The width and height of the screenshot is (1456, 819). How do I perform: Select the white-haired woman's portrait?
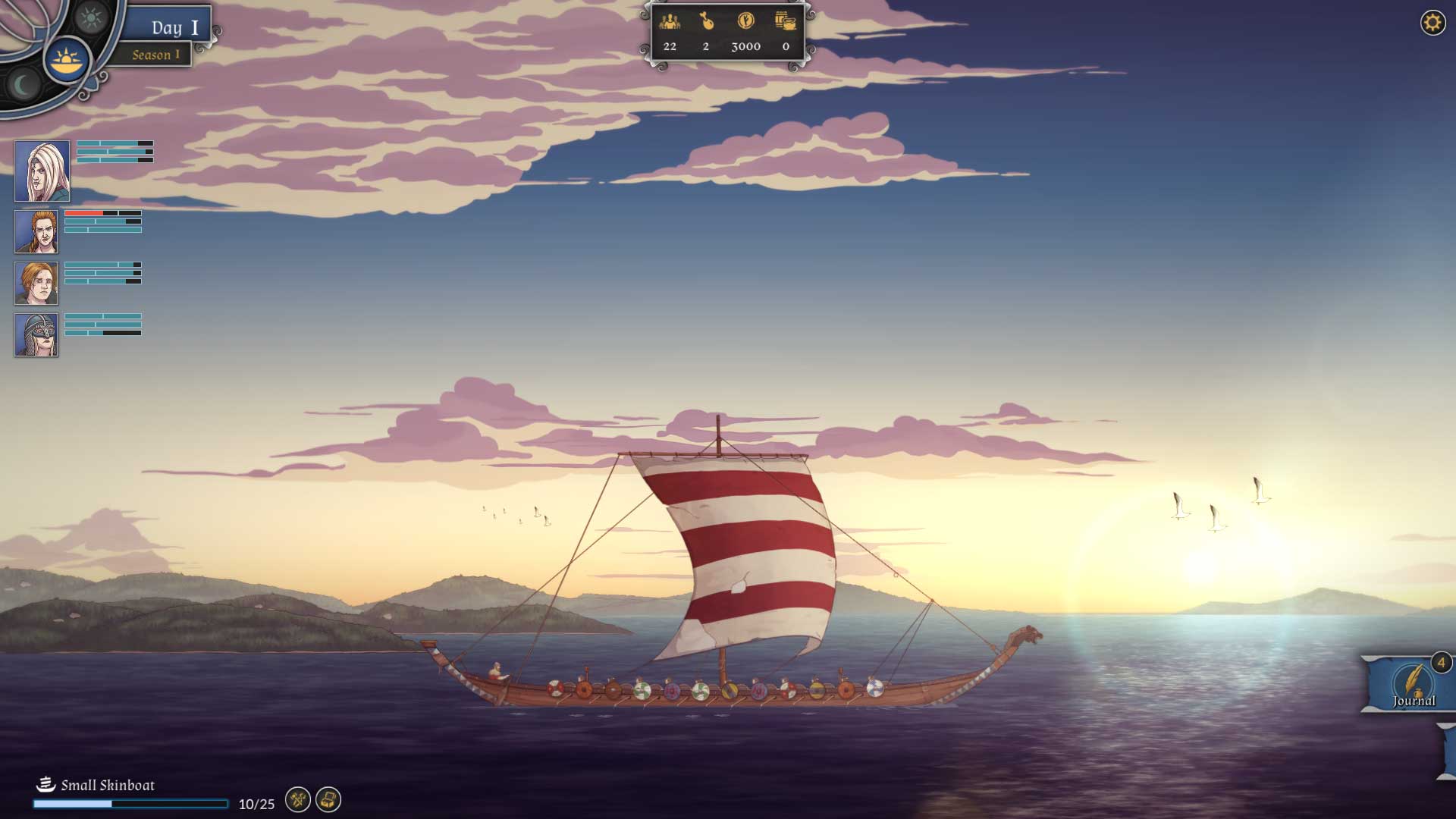(x=42, y=171)
